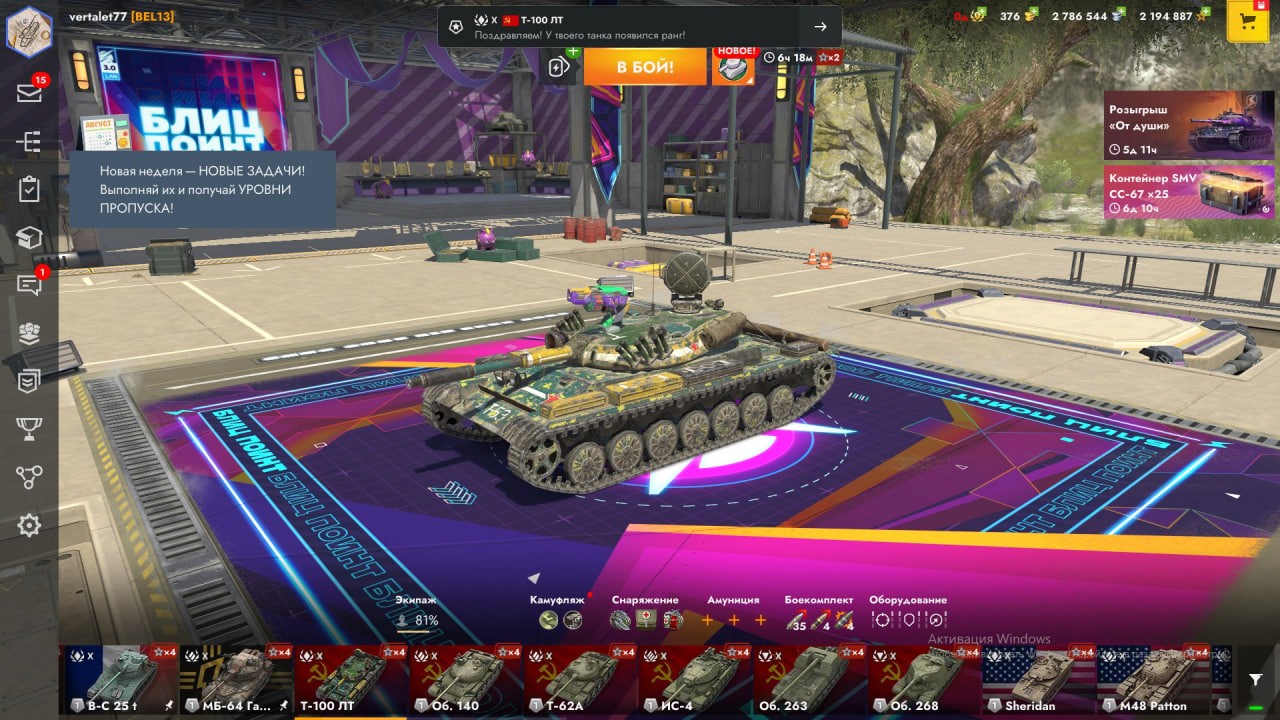This screenshot has height=720, width=1280.
Task: Choose the Sheridan tank from the carousel
Action: point(1038,680)
